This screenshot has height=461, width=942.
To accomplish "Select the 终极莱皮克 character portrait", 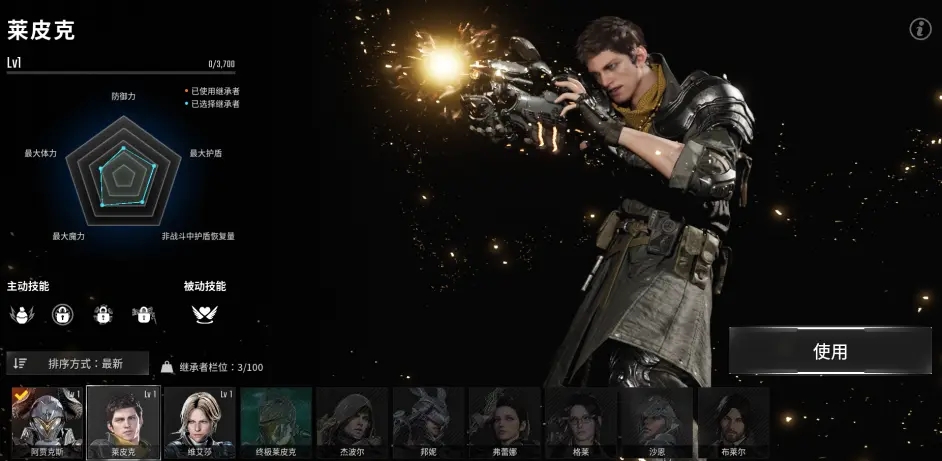I will point(276,422).
